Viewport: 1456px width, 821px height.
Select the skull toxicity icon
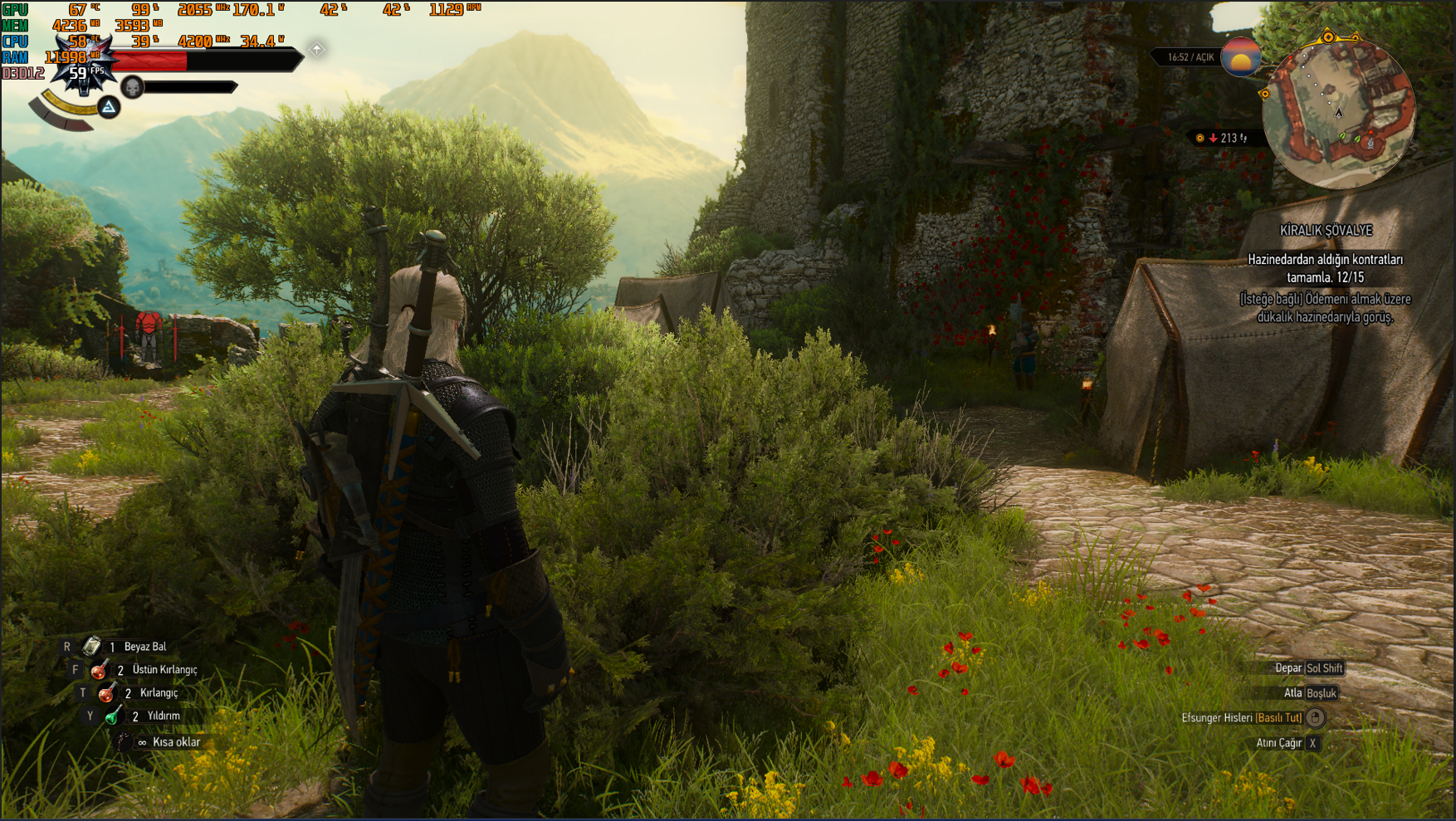132,86
